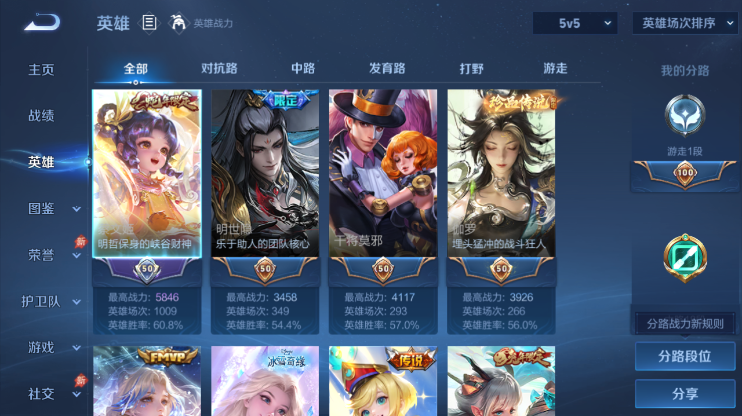Select 游戏 in the side menu
The image size is (742, 416).
click(41, 347)
